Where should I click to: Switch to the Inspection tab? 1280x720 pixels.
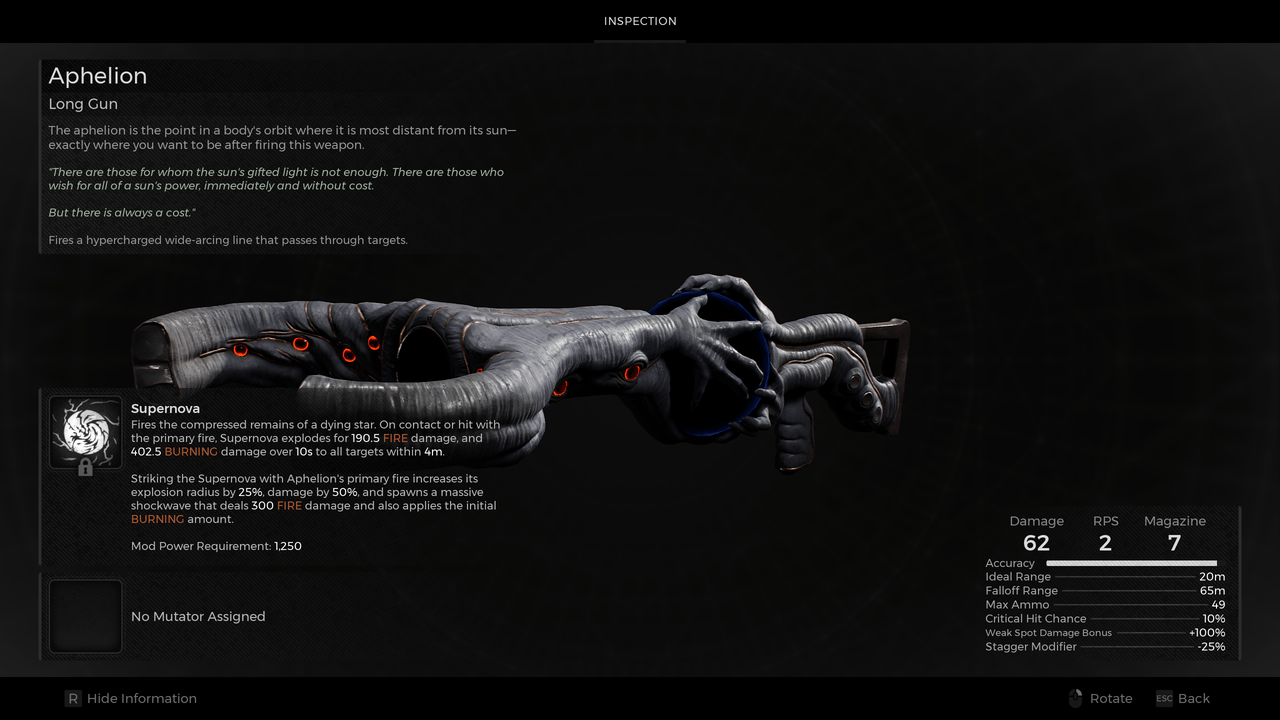pyautogui.click(x=639, y=20)
